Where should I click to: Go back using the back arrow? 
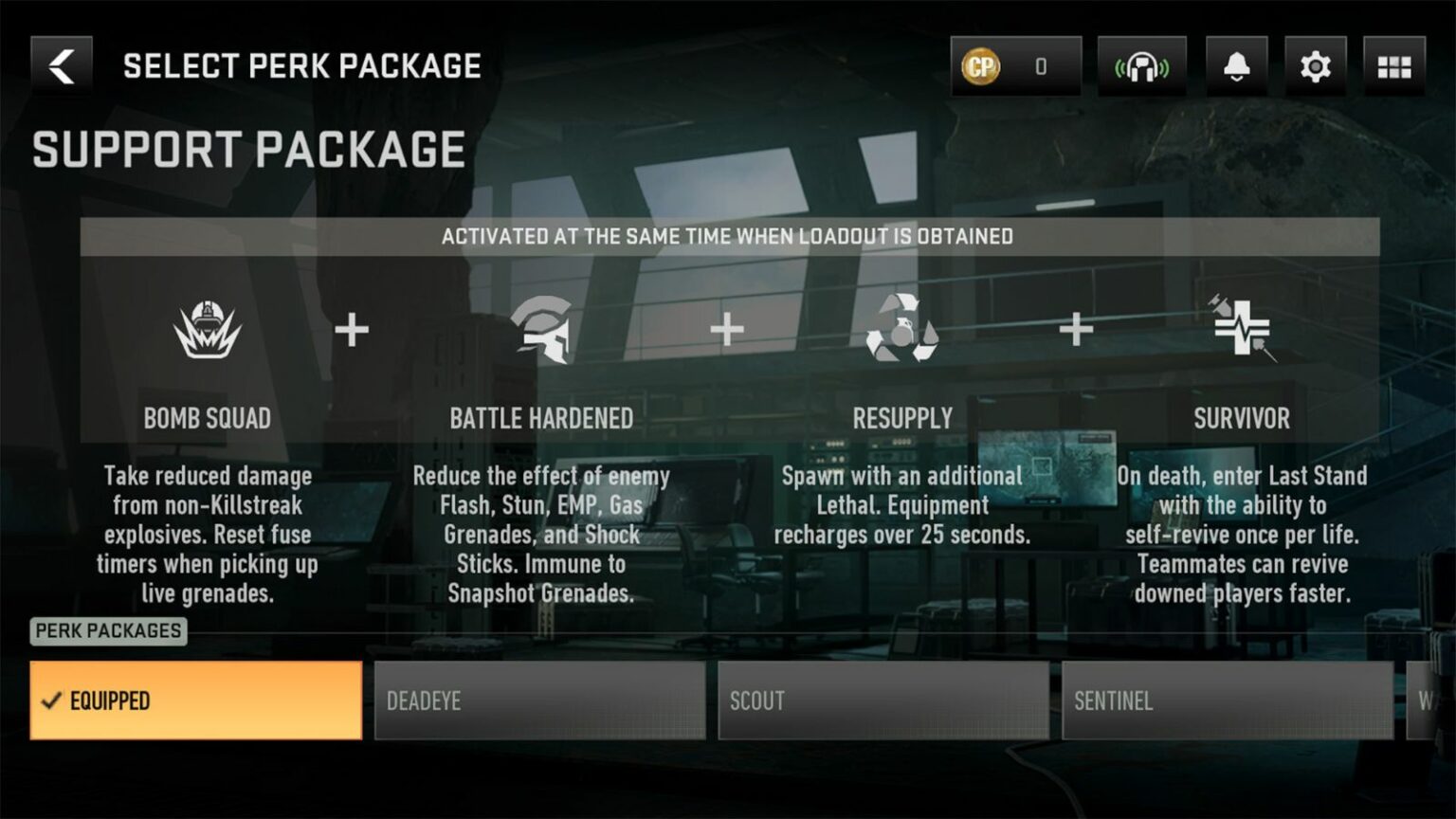(x=61, y=64)
